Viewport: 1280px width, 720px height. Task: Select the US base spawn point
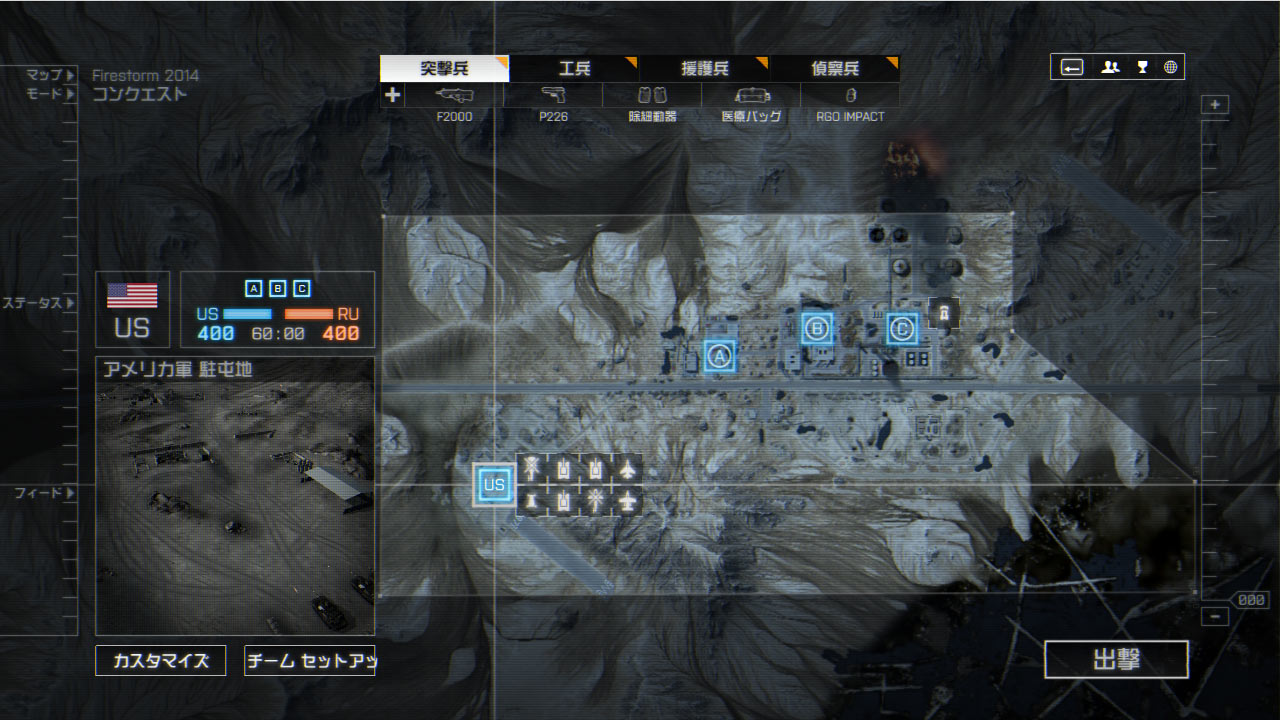tap(494, 485)
